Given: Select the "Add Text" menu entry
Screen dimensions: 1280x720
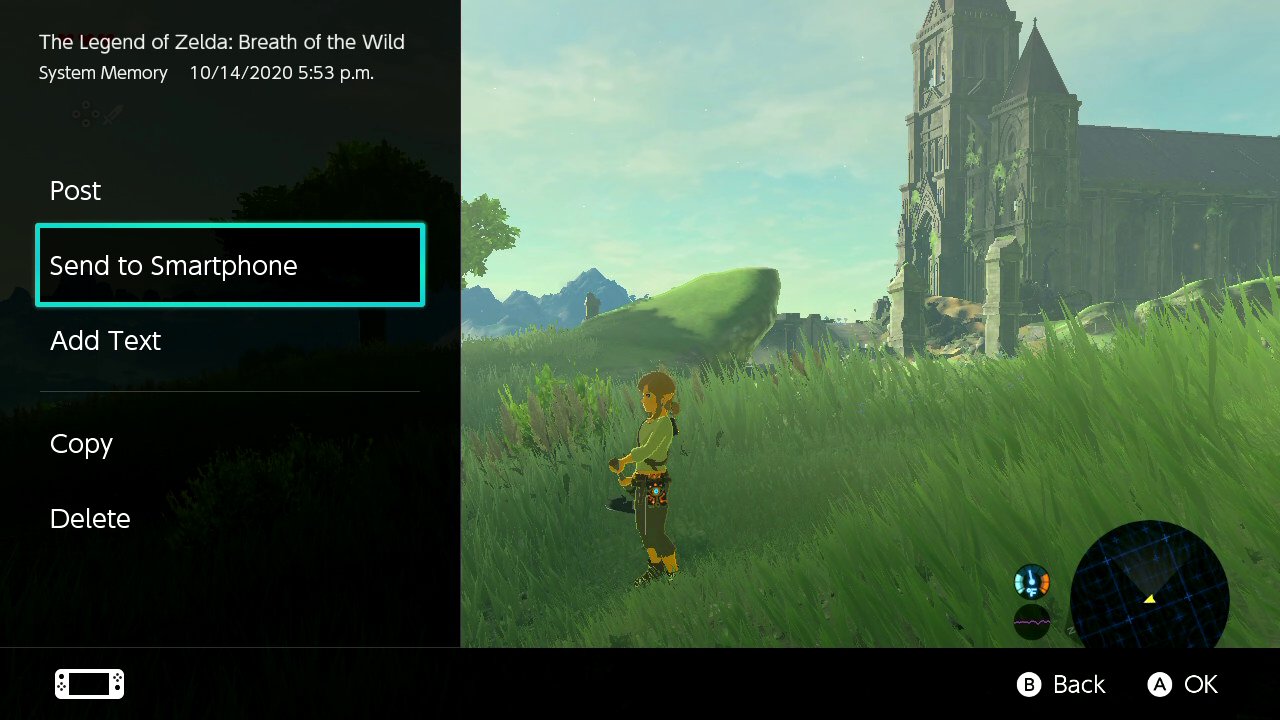Looking at the screenshot, I should [x=105, y=340].
